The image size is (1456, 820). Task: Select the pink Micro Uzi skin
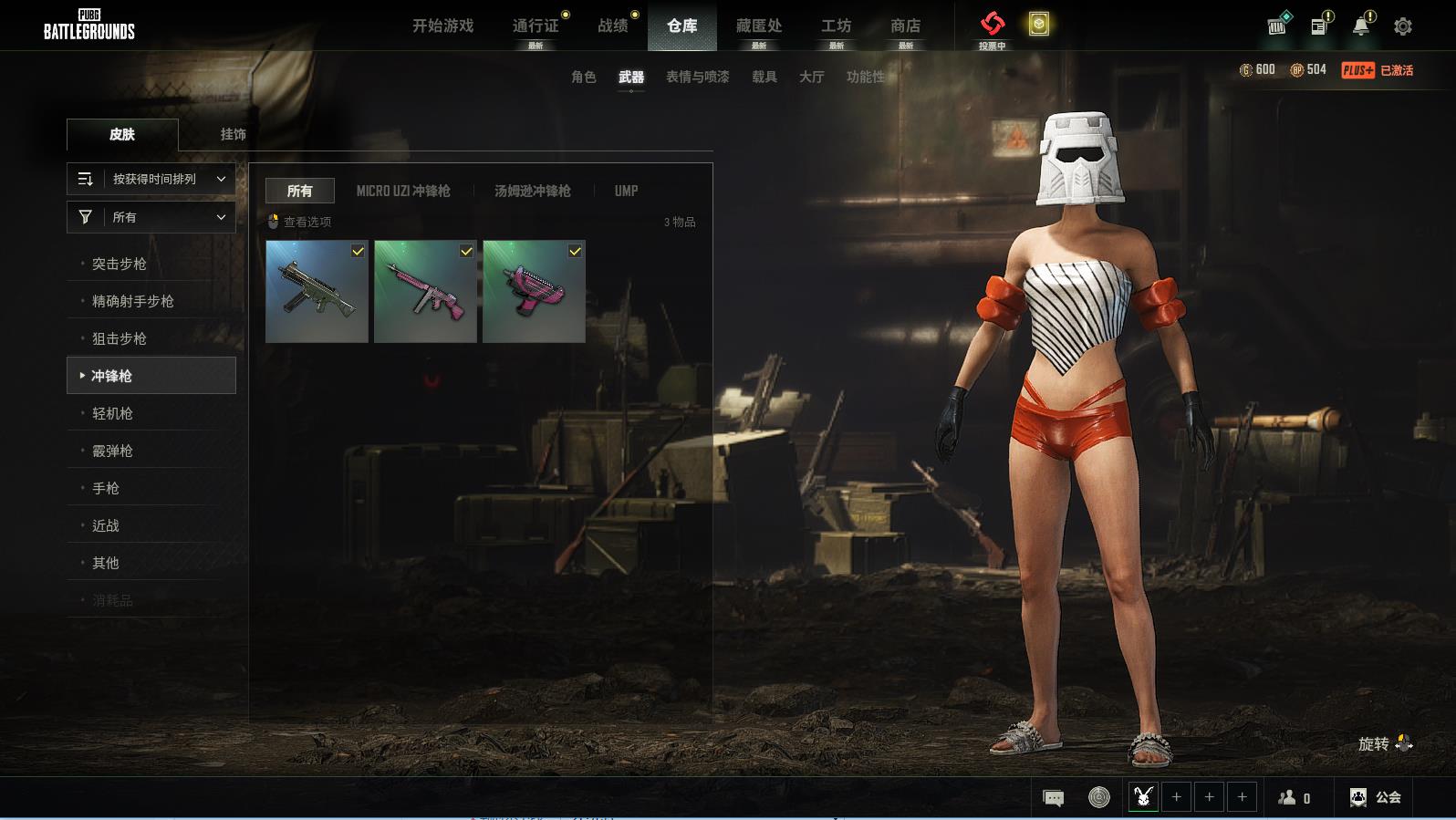tap(534, 292)
